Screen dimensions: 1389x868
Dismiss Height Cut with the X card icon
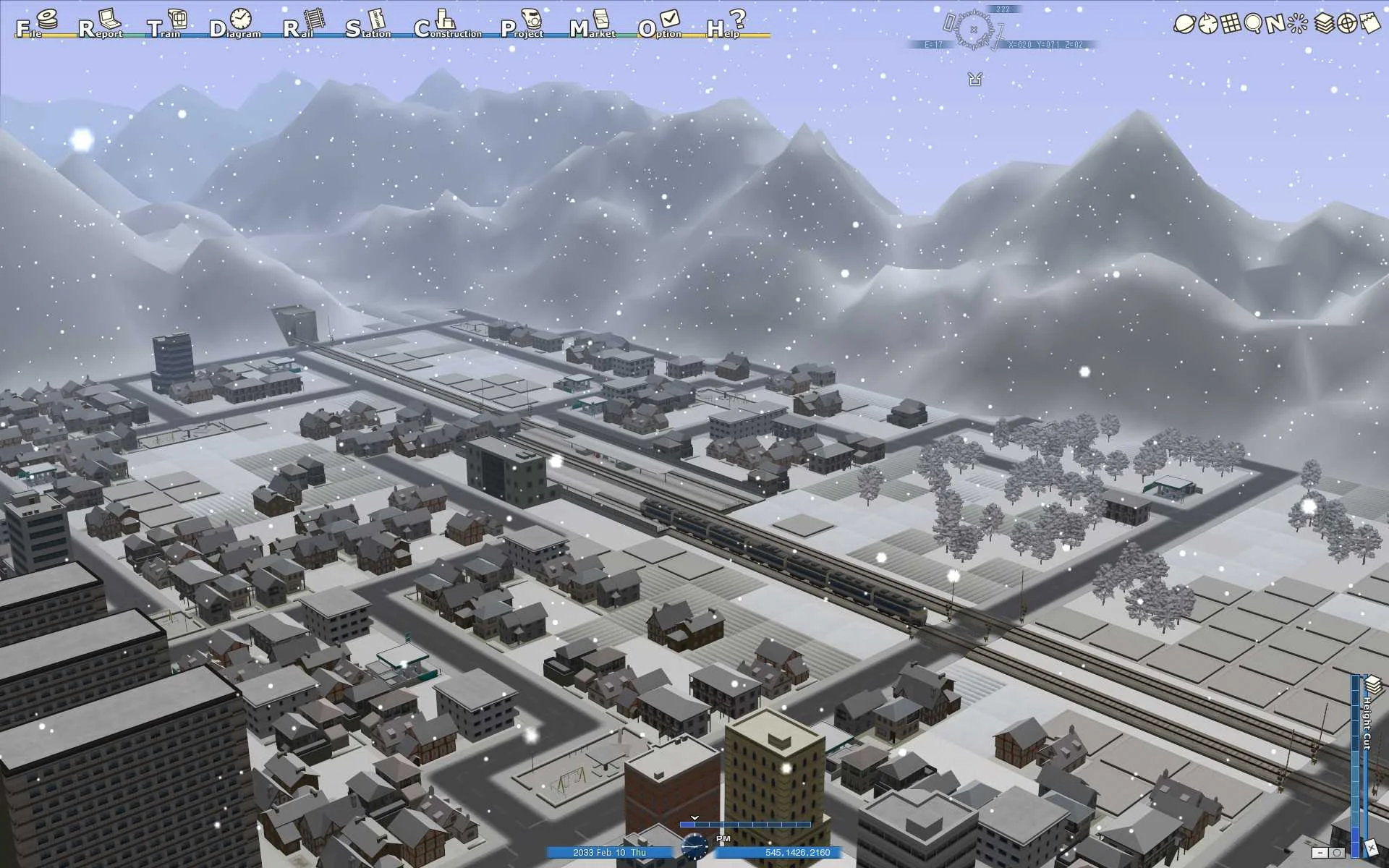(x=1372, y=848)
